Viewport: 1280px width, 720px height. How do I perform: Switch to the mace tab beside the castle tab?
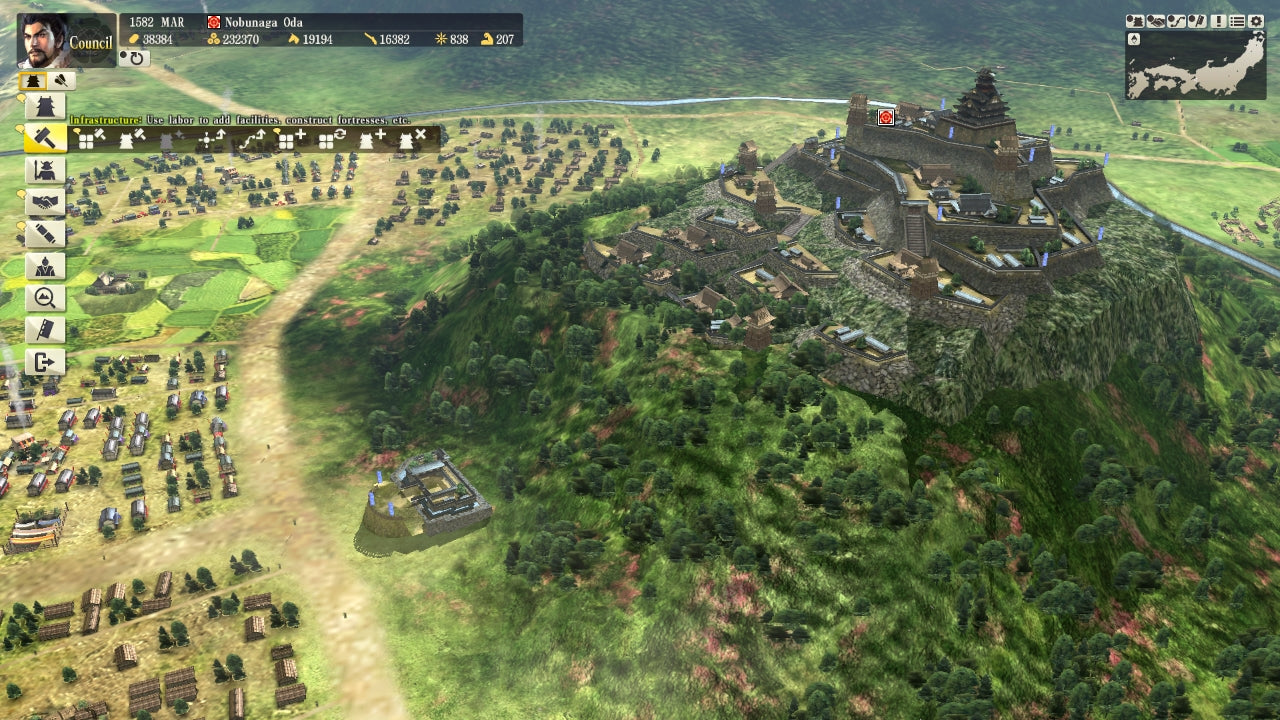[60, 79]
